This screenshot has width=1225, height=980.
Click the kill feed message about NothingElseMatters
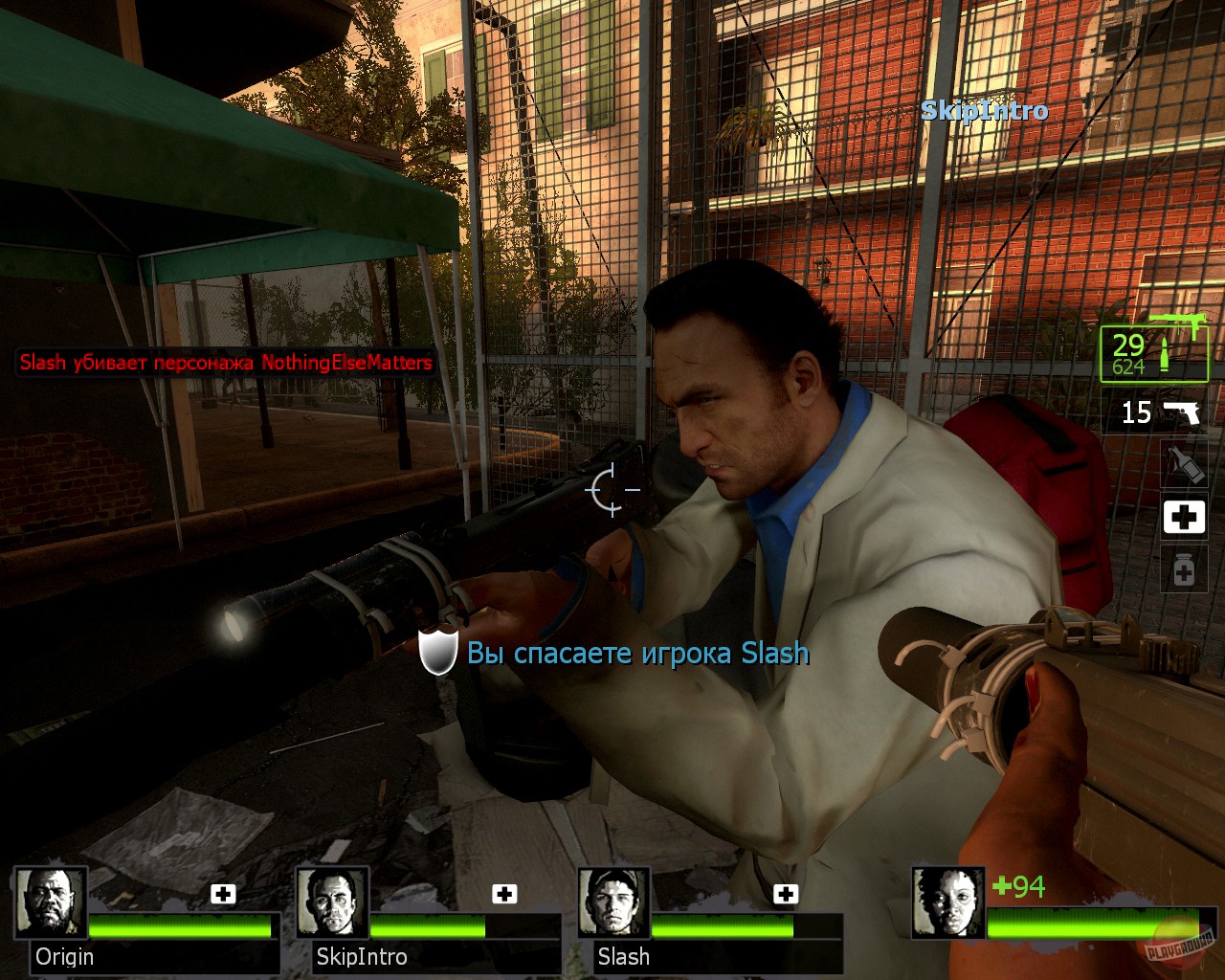tap(224, 364)
